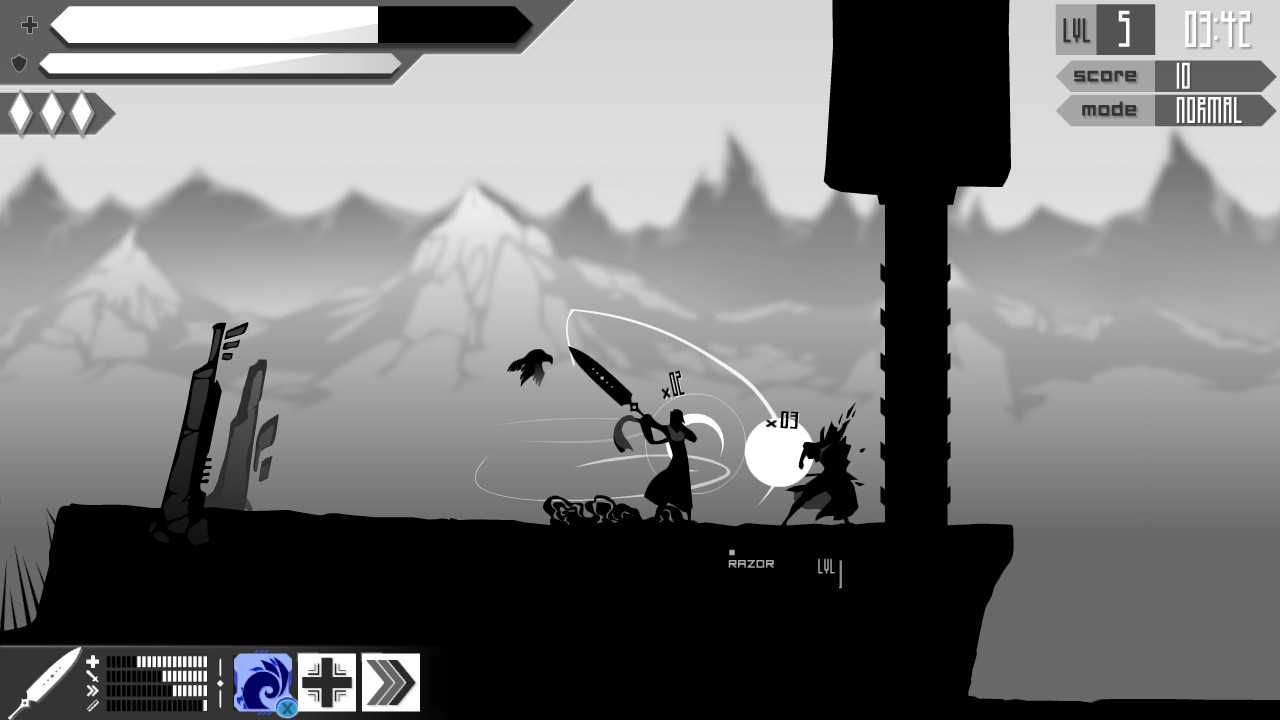Click the chevron end of the mode panel

coord(1268,111)
